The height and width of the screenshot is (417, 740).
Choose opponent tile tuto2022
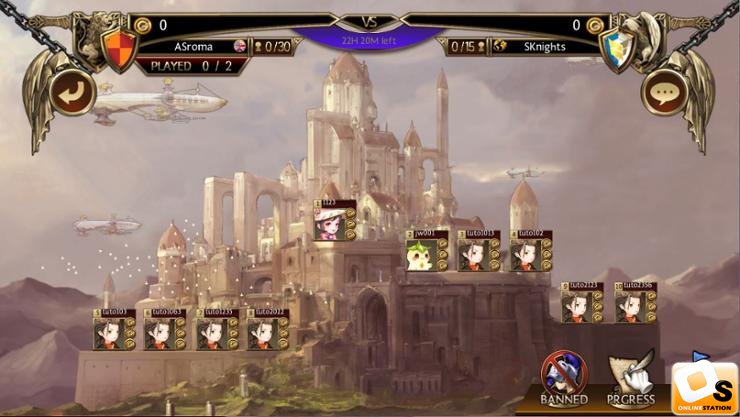tap(268, 331)
